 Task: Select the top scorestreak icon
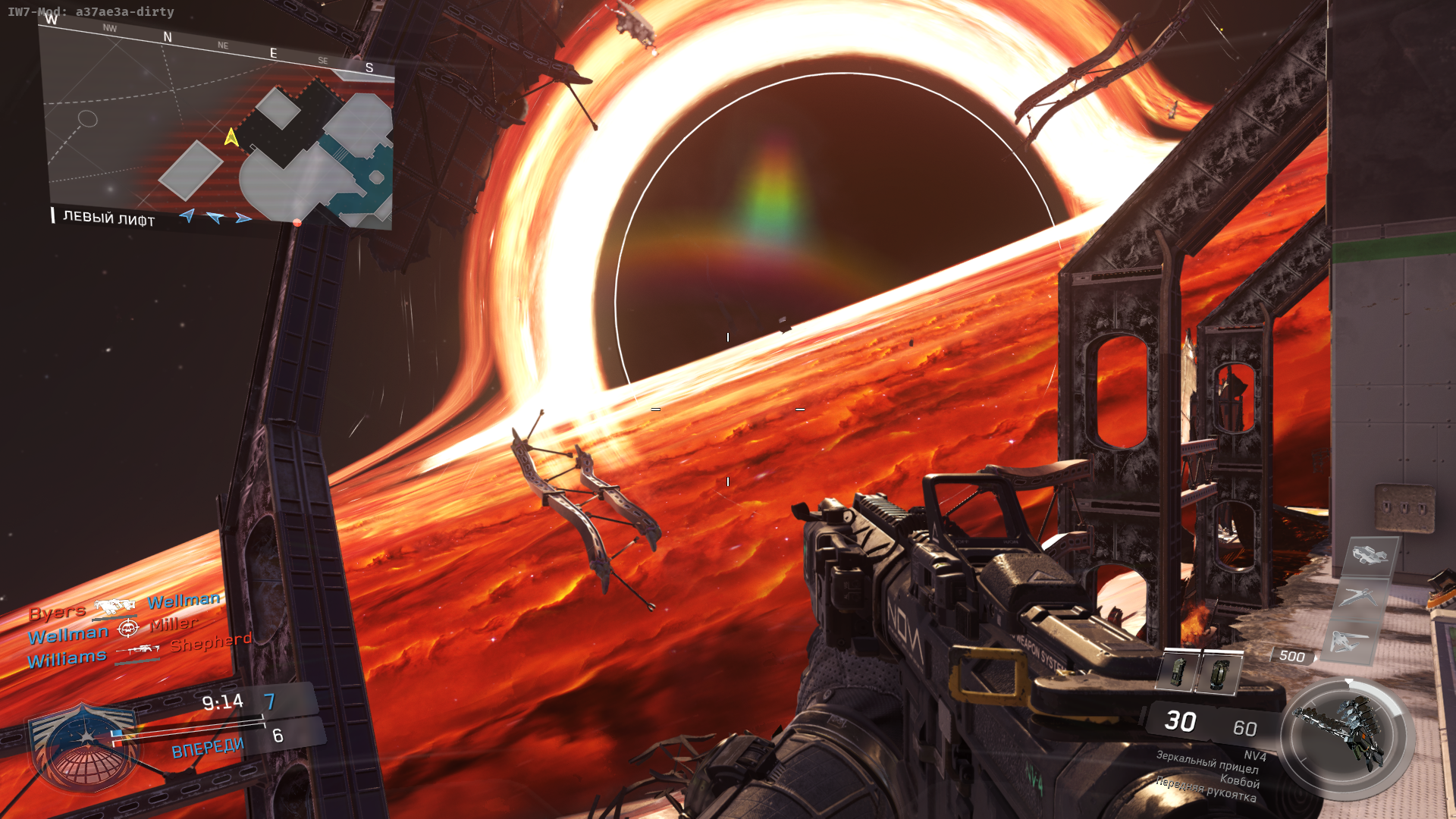pyautogui.click(x=1371, y=555)
